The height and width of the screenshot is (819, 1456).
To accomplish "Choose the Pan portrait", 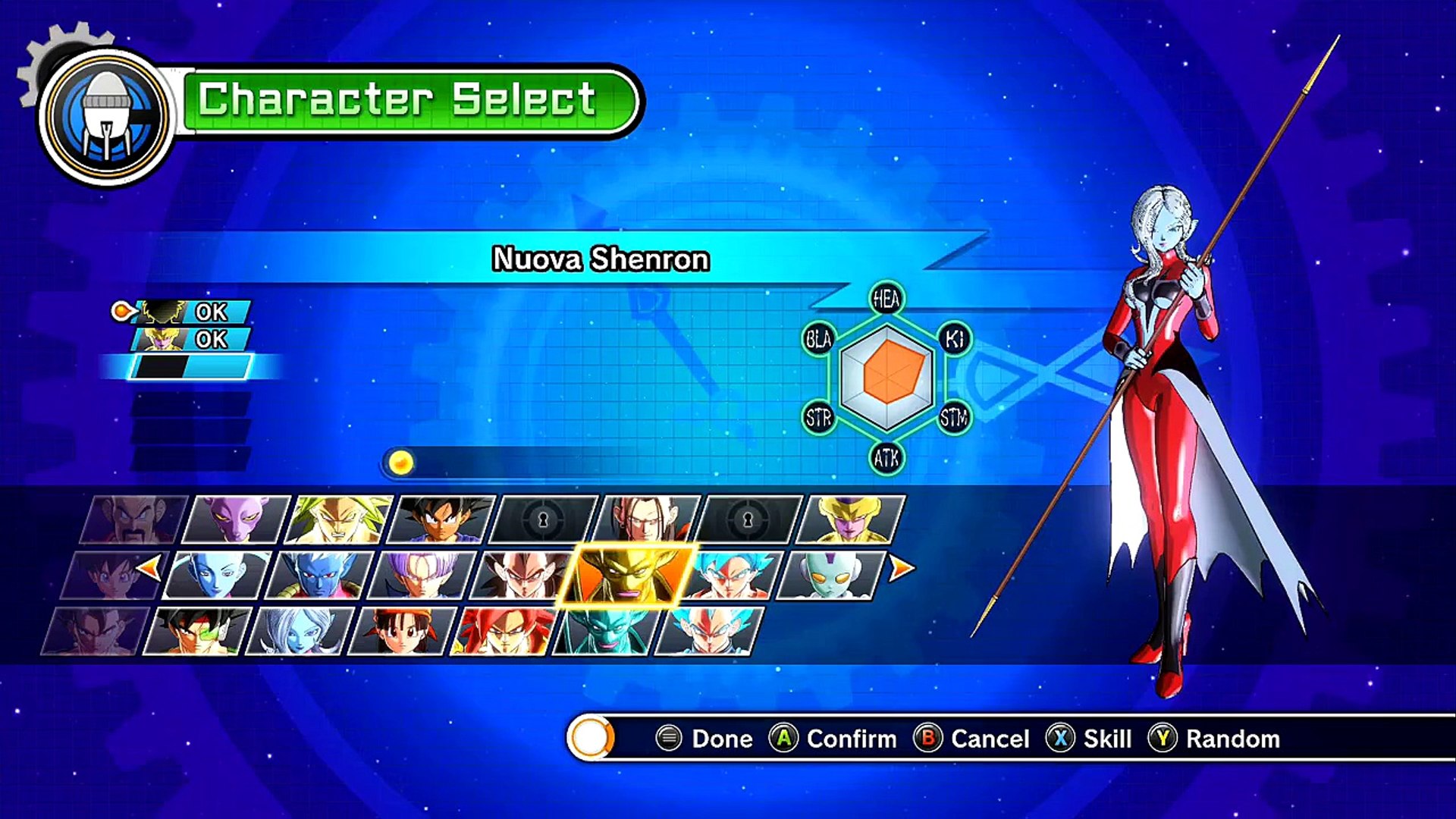I will (x=402, y=631).
